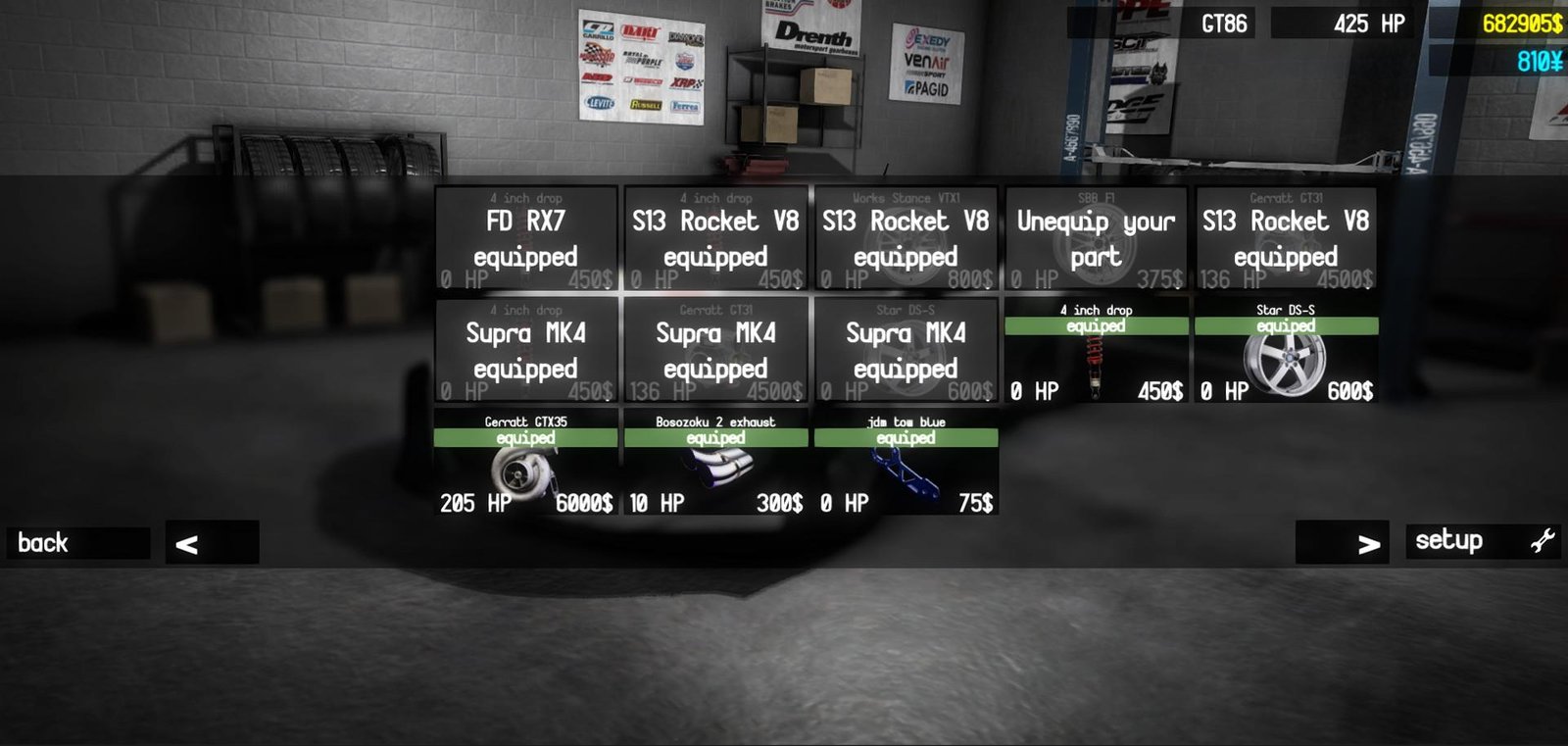This screenshot has width=1568, height=746.
Task: Go back to the previous screen
Action: (78, 543)
